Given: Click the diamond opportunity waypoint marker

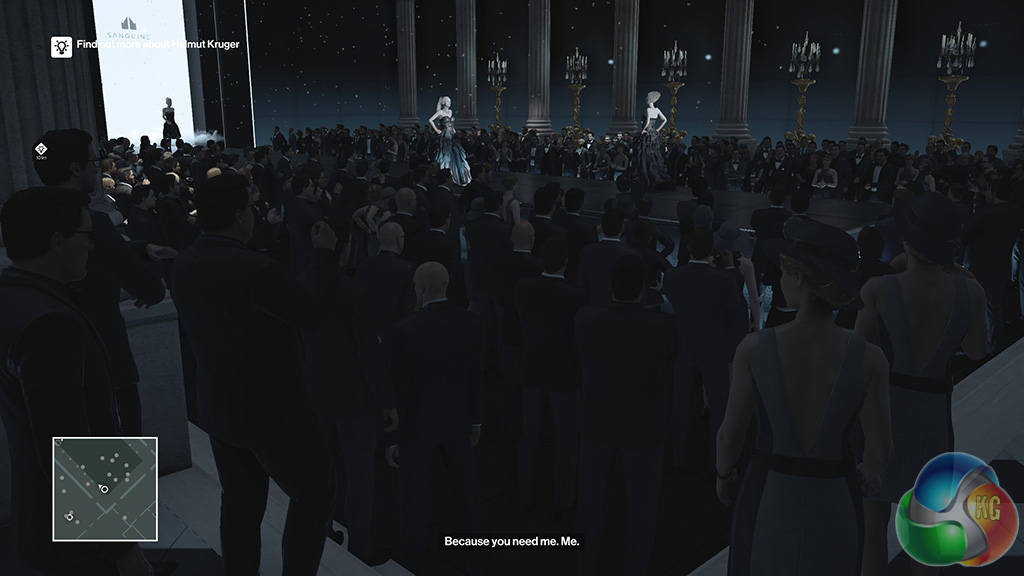Looking at the screenshot, I should pyautogui.click(x=41, y=148).
